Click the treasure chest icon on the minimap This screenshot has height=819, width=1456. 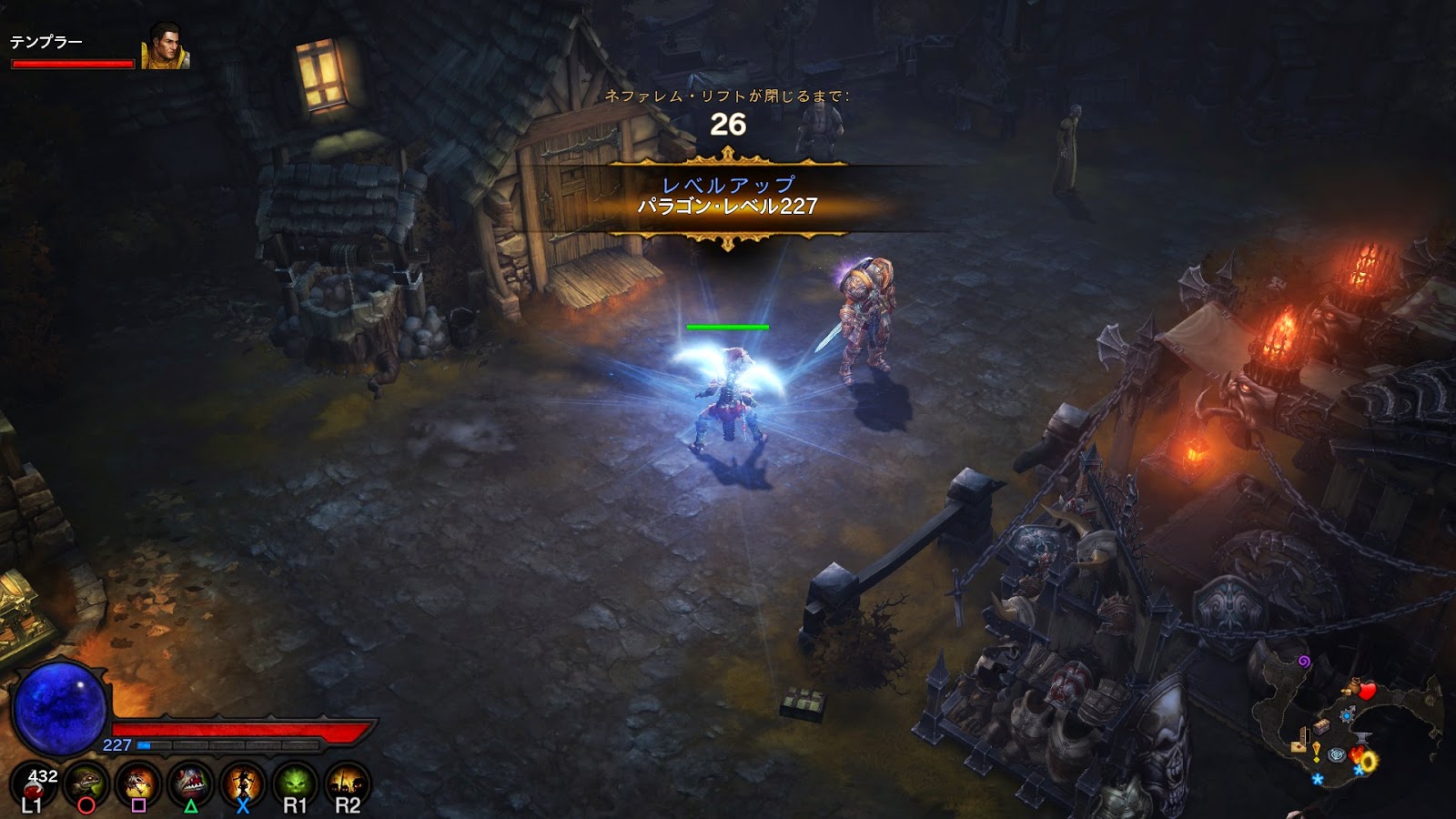pyautogui.click(x=1321, y=725)
